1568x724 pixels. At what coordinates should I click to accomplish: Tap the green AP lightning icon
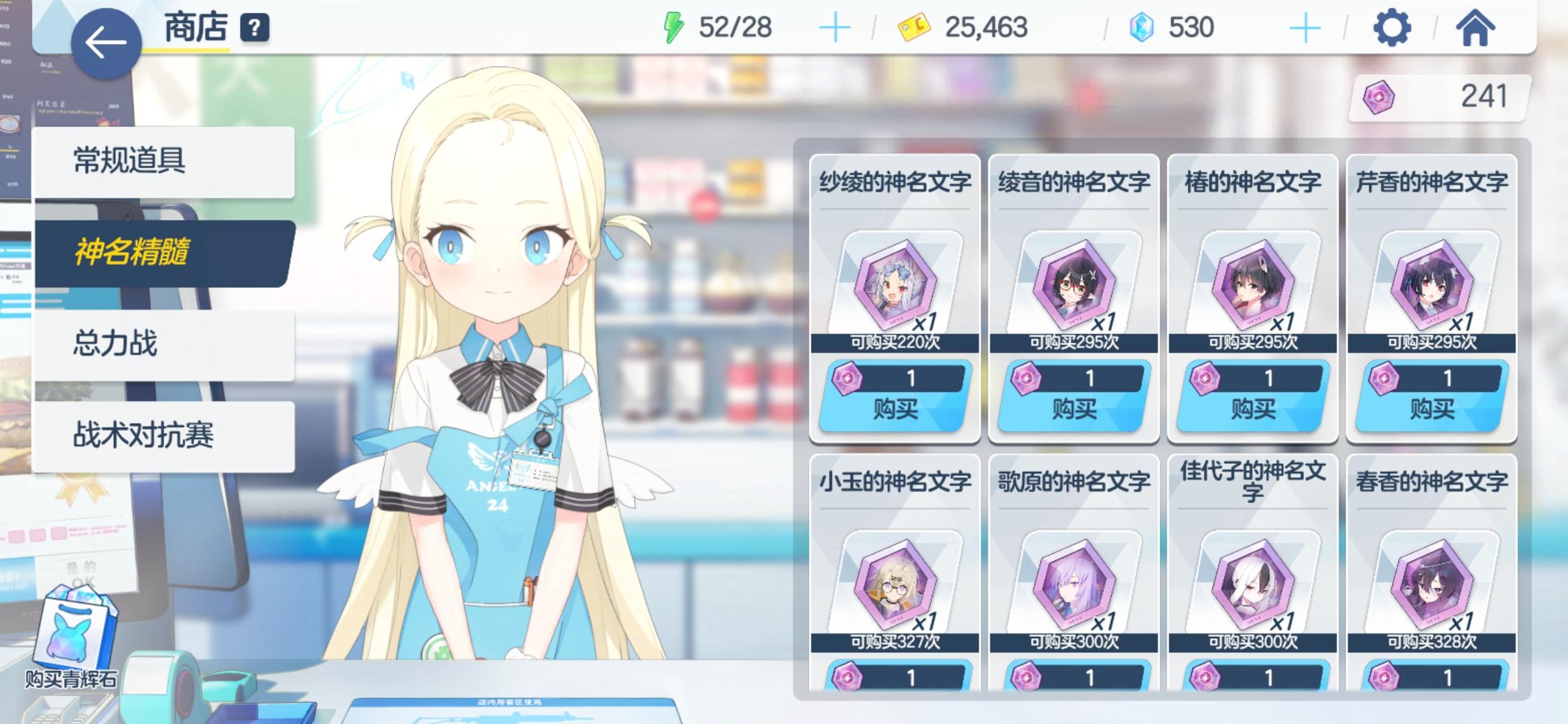672,26
